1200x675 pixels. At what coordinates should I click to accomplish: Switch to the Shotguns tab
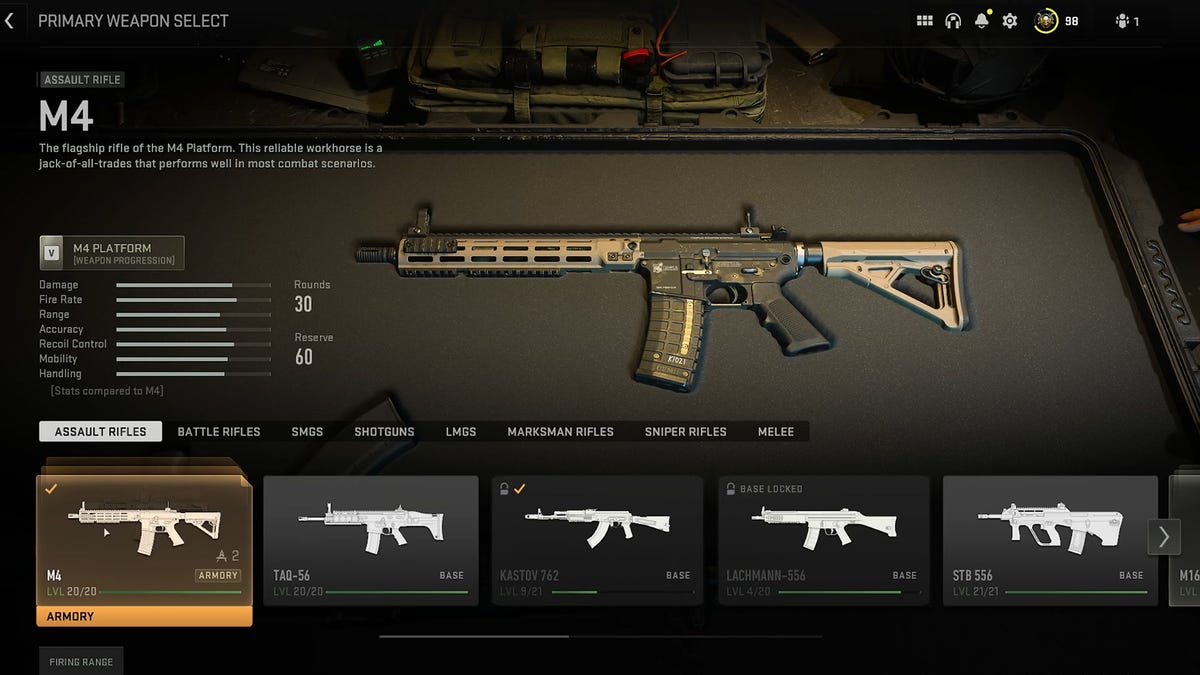pos(384,432)
